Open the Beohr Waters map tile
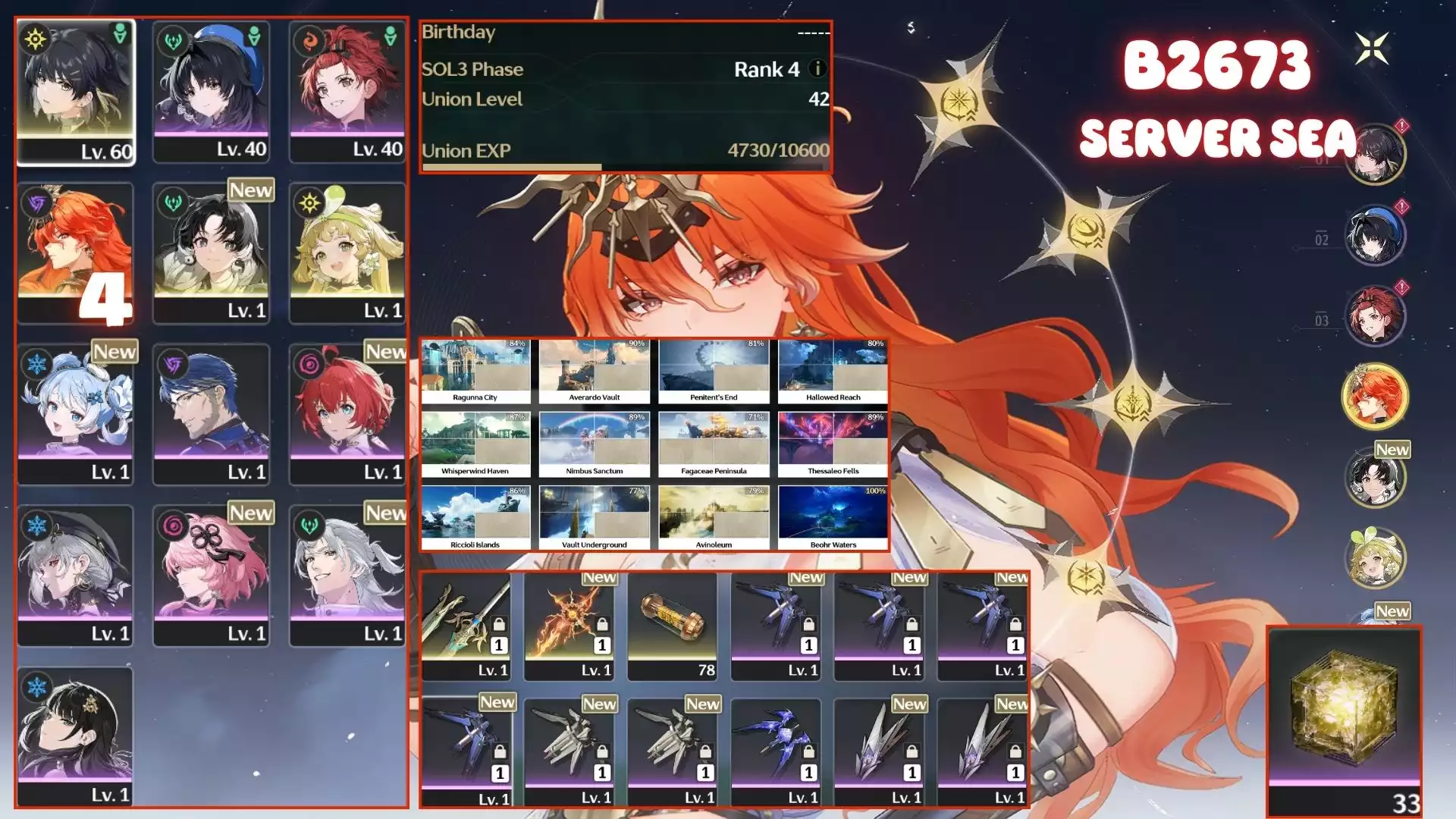Viewport: 1456px width, 819px height. point(833,518)
